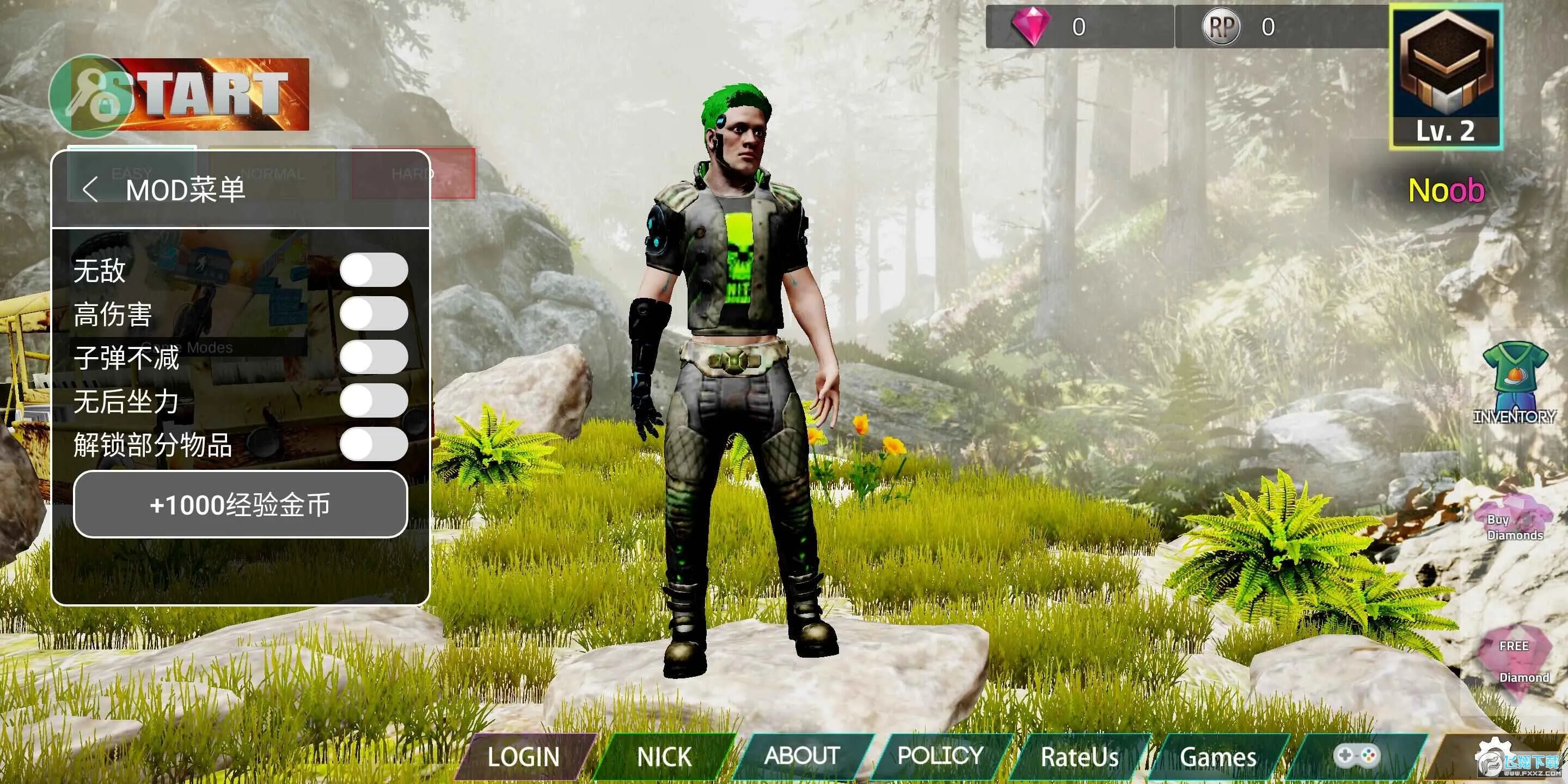Toggle 解锁部分物品 unlock items option
Viewport: 1568px width, 784px height.
(x=373, y=444)
